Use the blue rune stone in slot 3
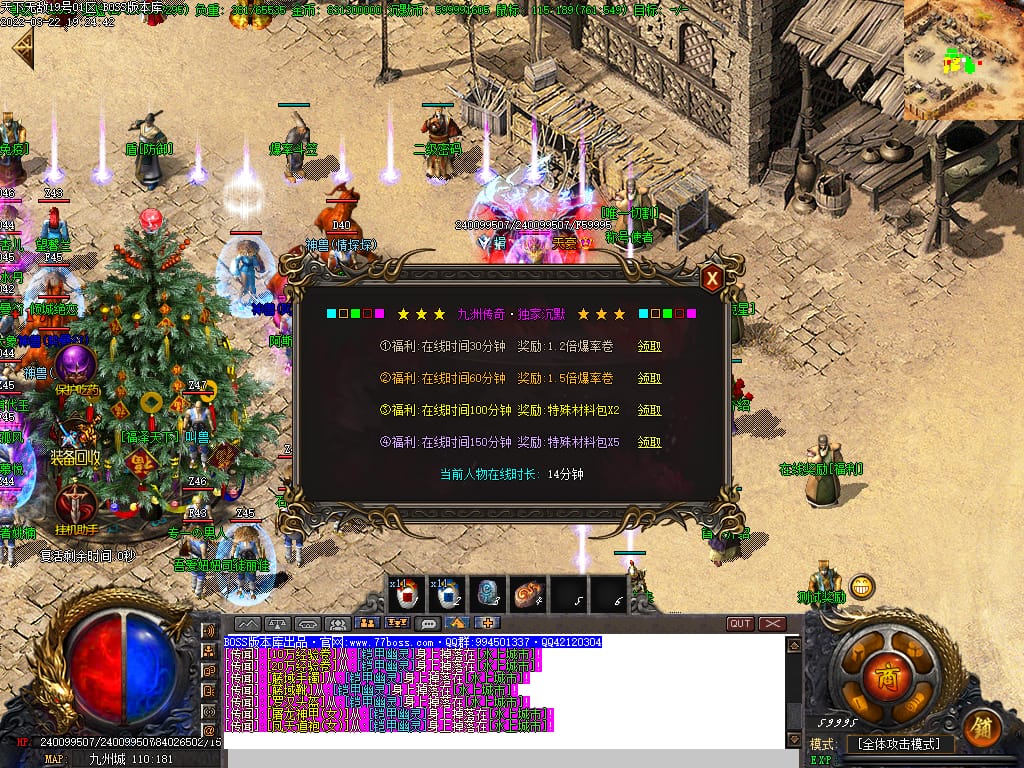The height and width of the screenshot is (768, 1024). 487,593
